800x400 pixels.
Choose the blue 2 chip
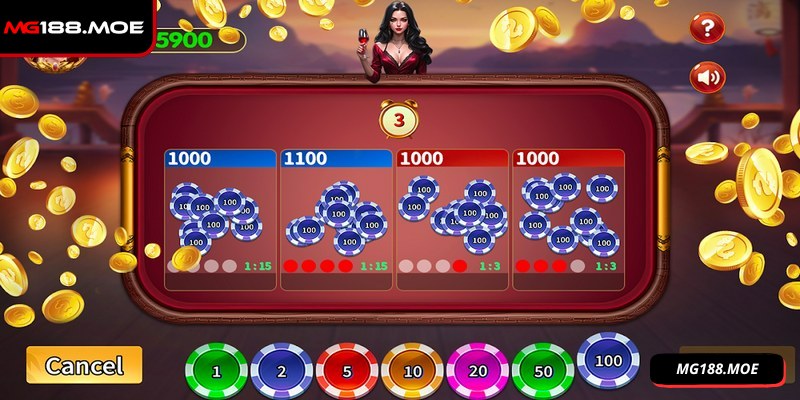point(283,370)
